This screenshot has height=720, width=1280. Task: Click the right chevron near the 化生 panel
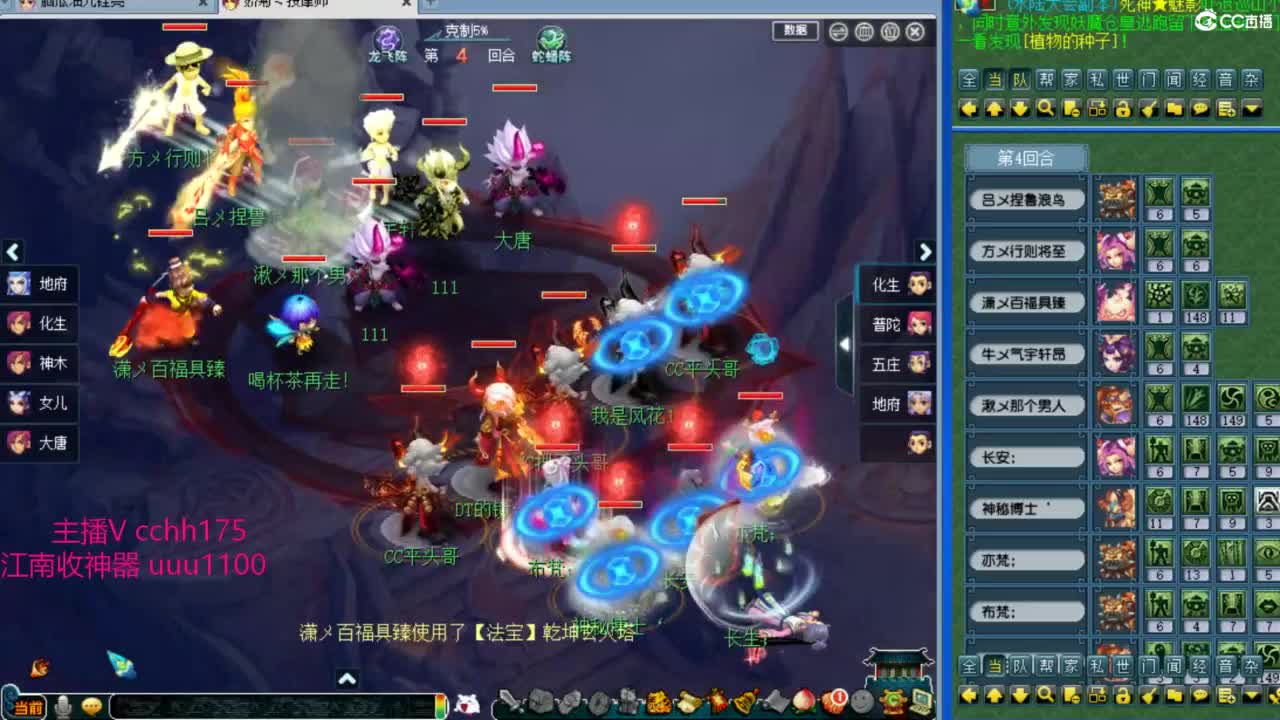(925, 253)
